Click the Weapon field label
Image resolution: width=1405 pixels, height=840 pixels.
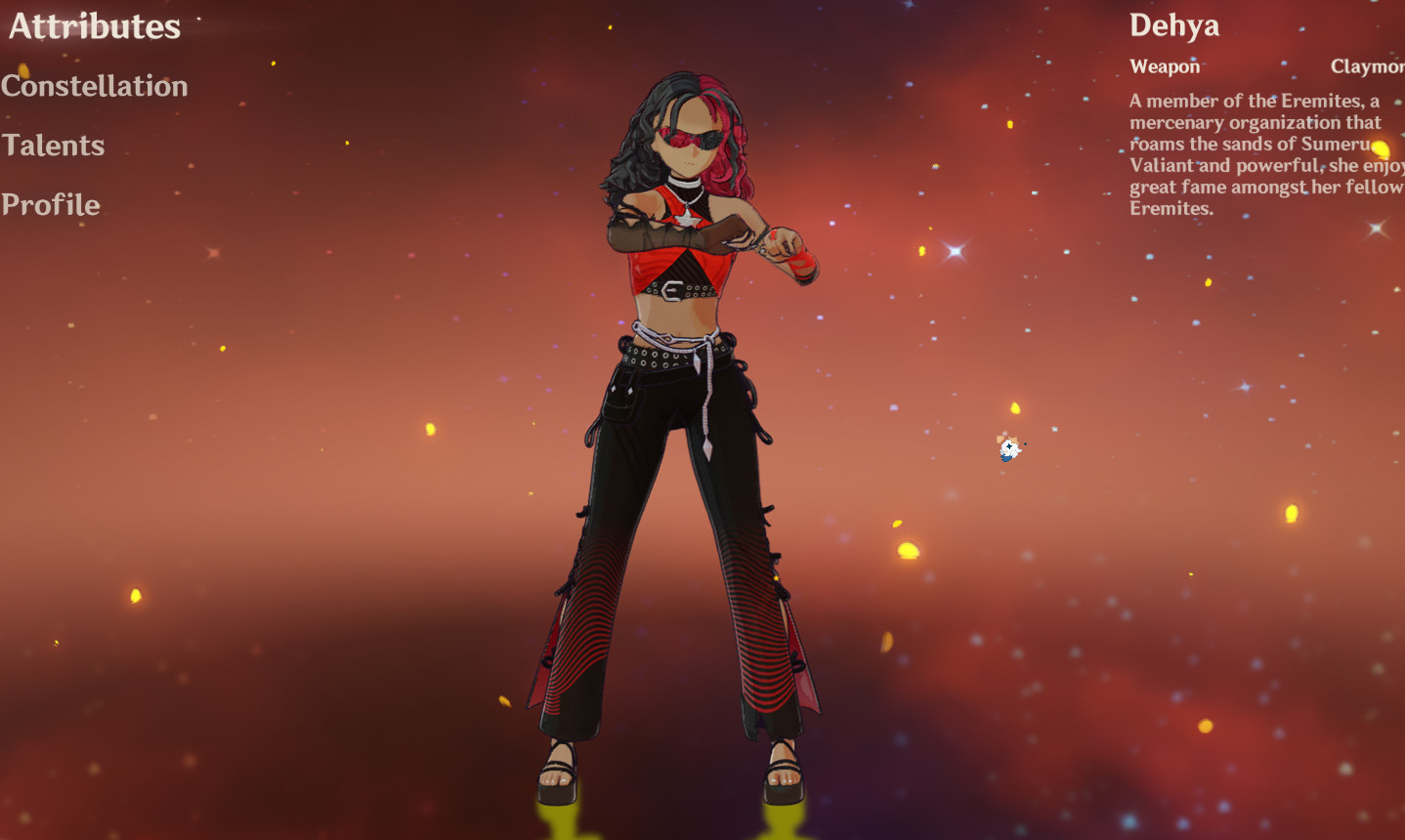(1165, 66)
